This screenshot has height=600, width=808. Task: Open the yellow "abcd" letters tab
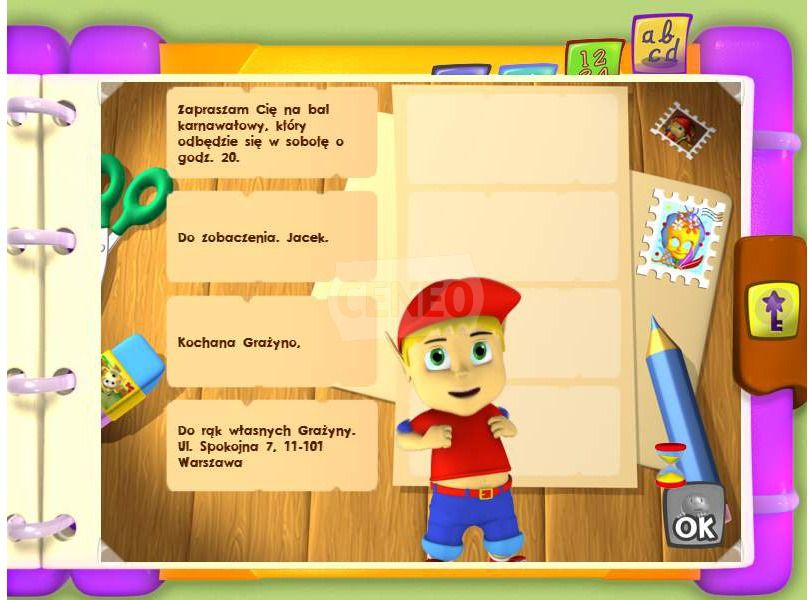pyautogui.click(x=661, y=44)
